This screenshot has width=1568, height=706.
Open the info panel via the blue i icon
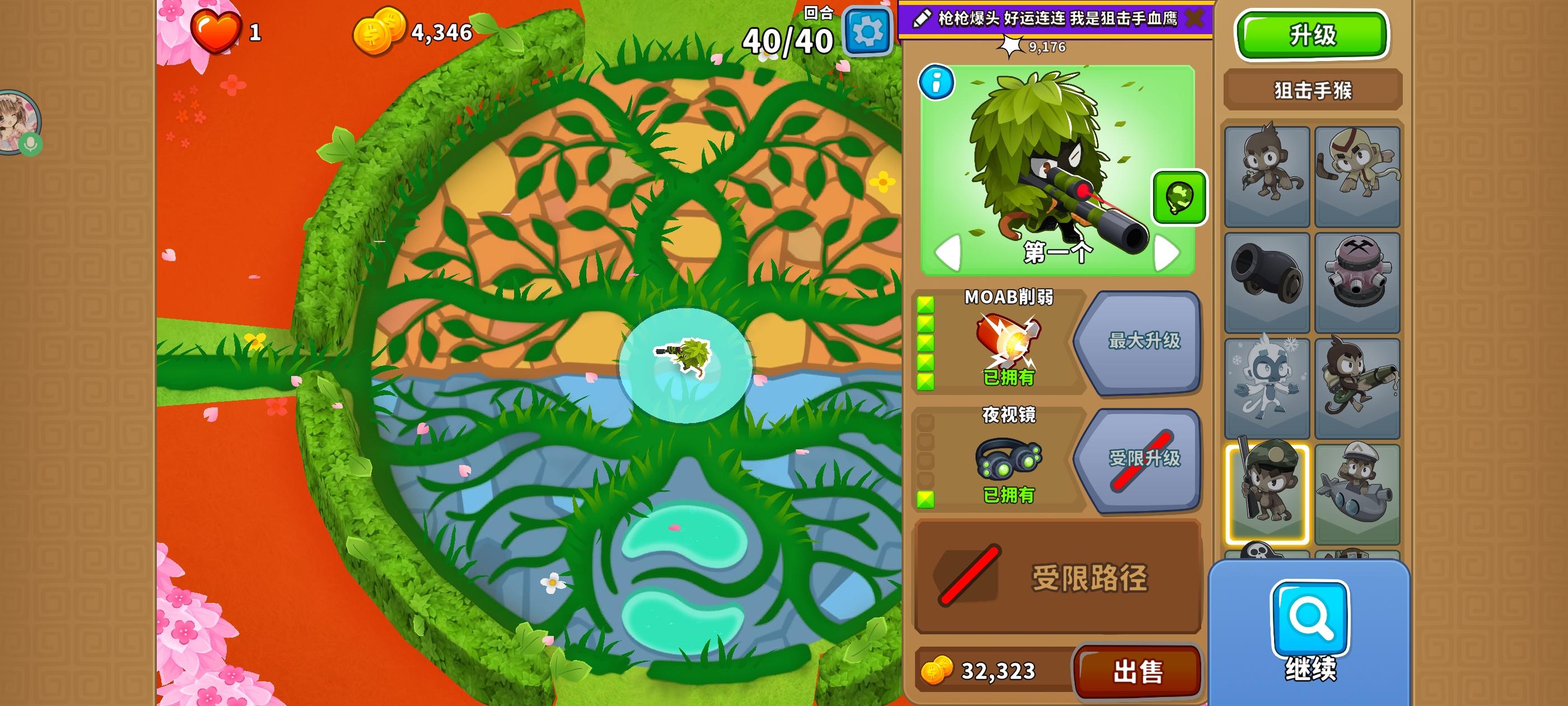click(x=938, y=82)
